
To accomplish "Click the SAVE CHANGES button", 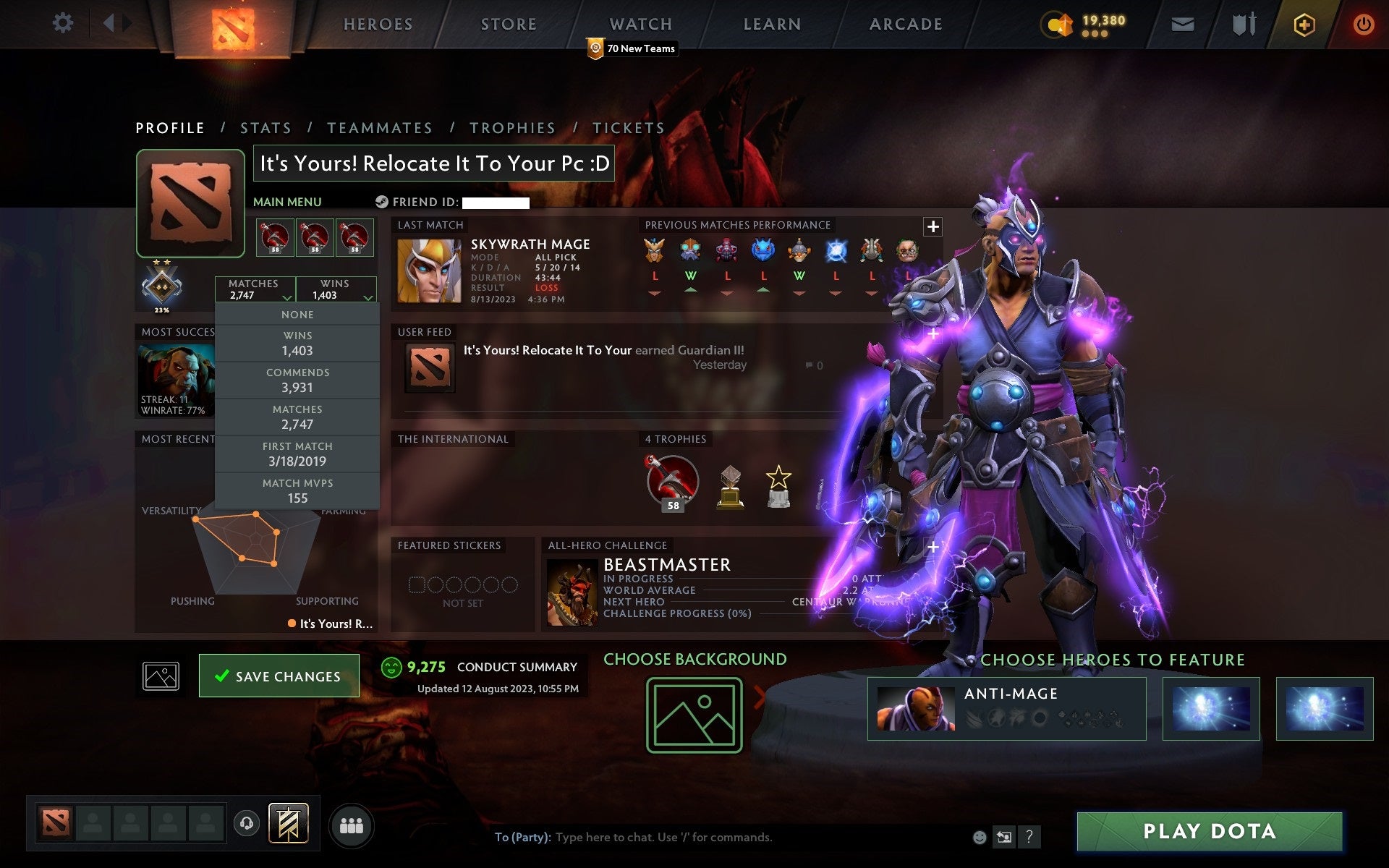I will point(279,676).
